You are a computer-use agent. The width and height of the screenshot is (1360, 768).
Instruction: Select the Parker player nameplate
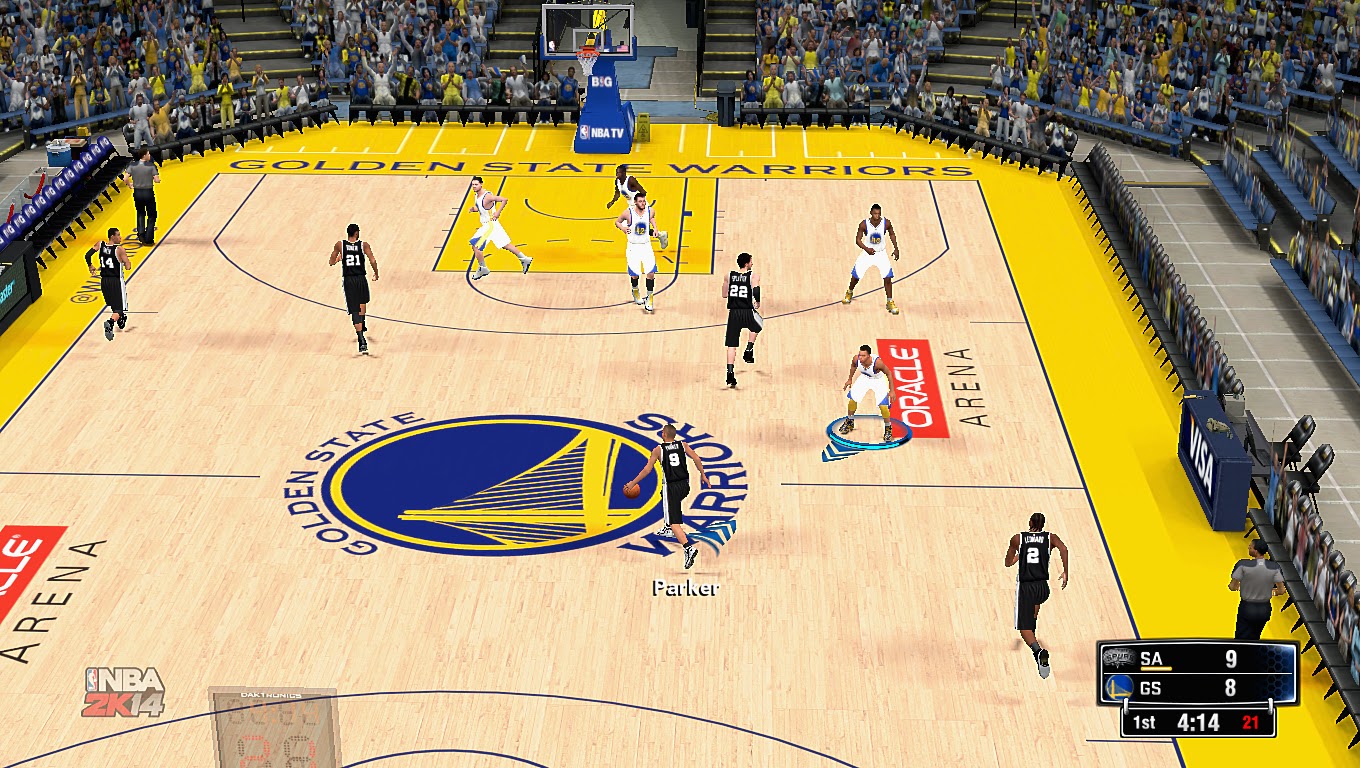[x=685, y=589]
